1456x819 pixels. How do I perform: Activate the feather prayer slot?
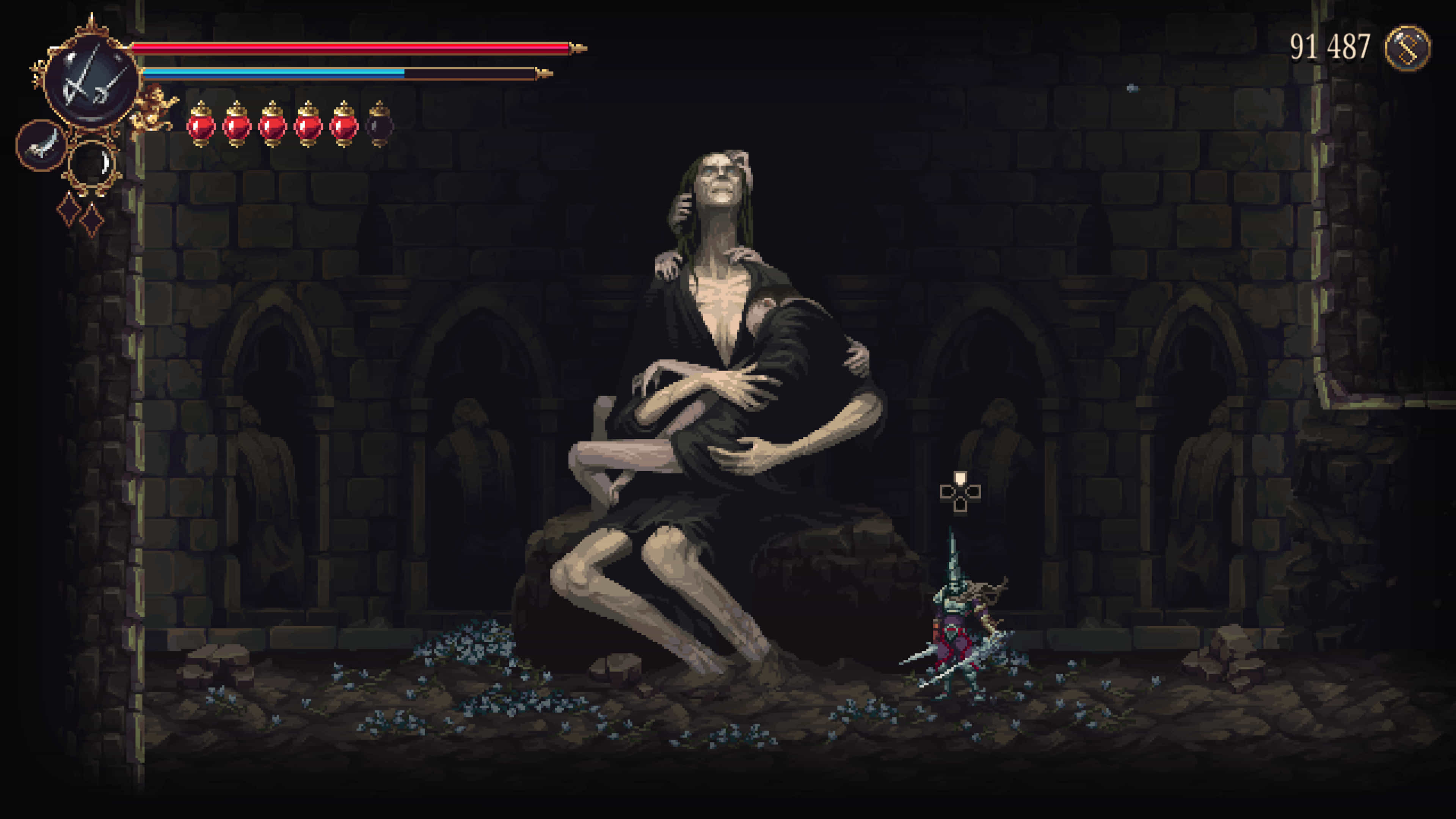coord(41,145)
